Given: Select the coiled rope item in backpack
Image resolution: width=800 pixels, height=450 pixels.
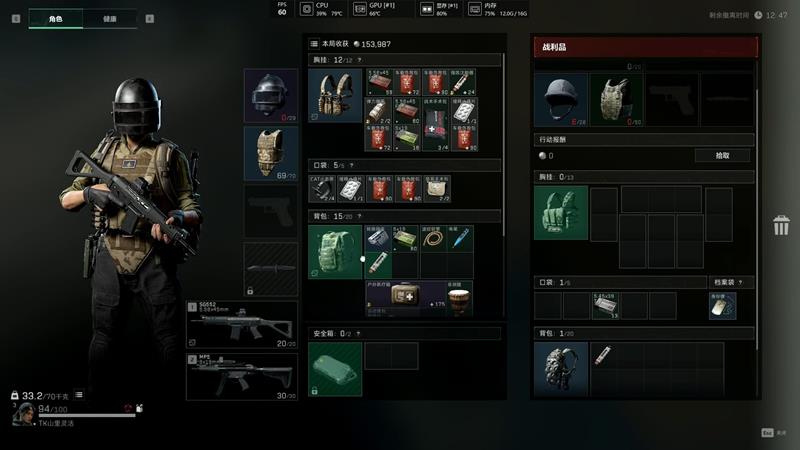Looking at the screenshot, I should (x=432, y=238).
